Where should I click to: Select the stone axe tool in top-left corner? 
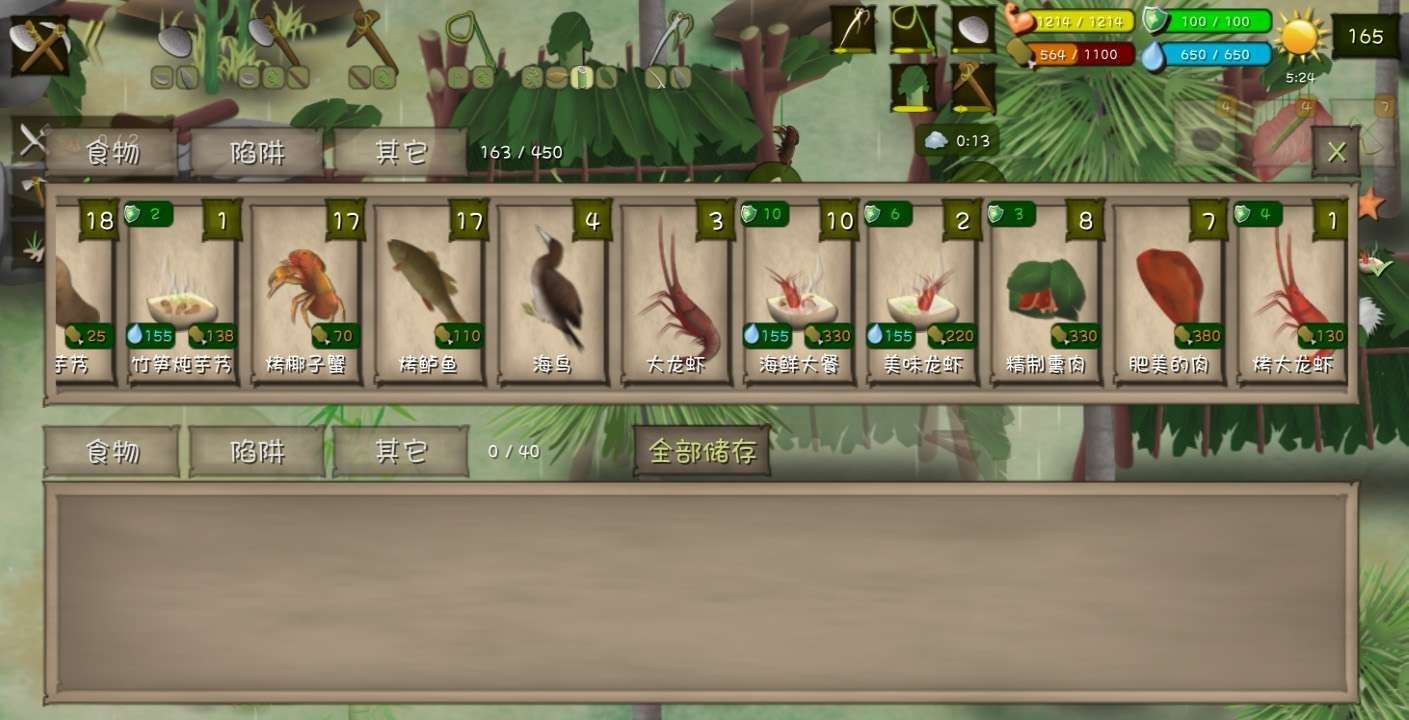pos(40,45)
